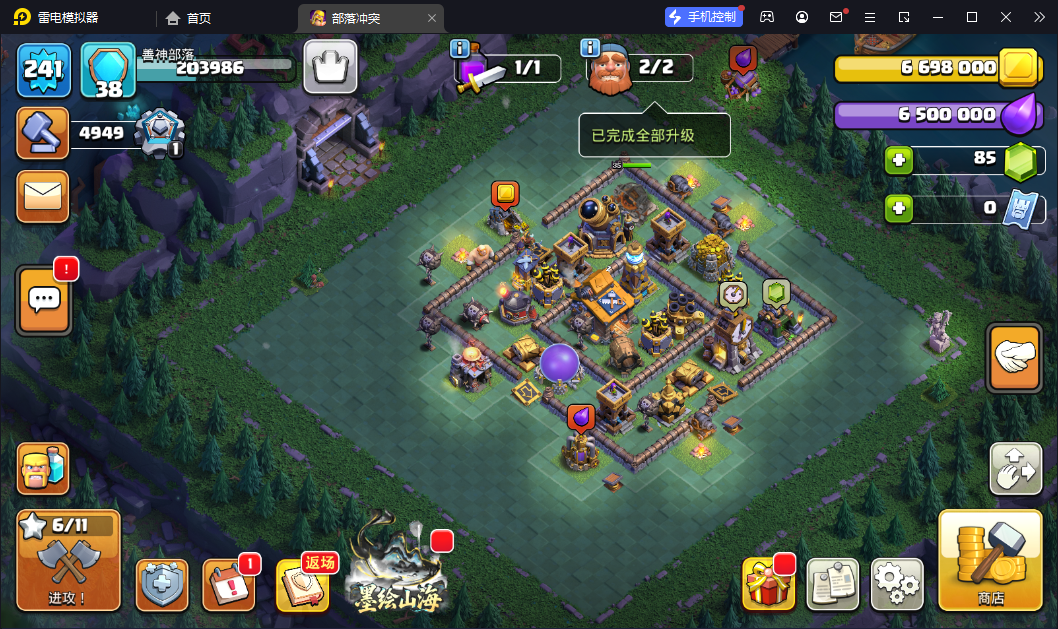Open the red gift box rewards
The width and height of the screenshot is (1058, 629).
tap(768, 583)
